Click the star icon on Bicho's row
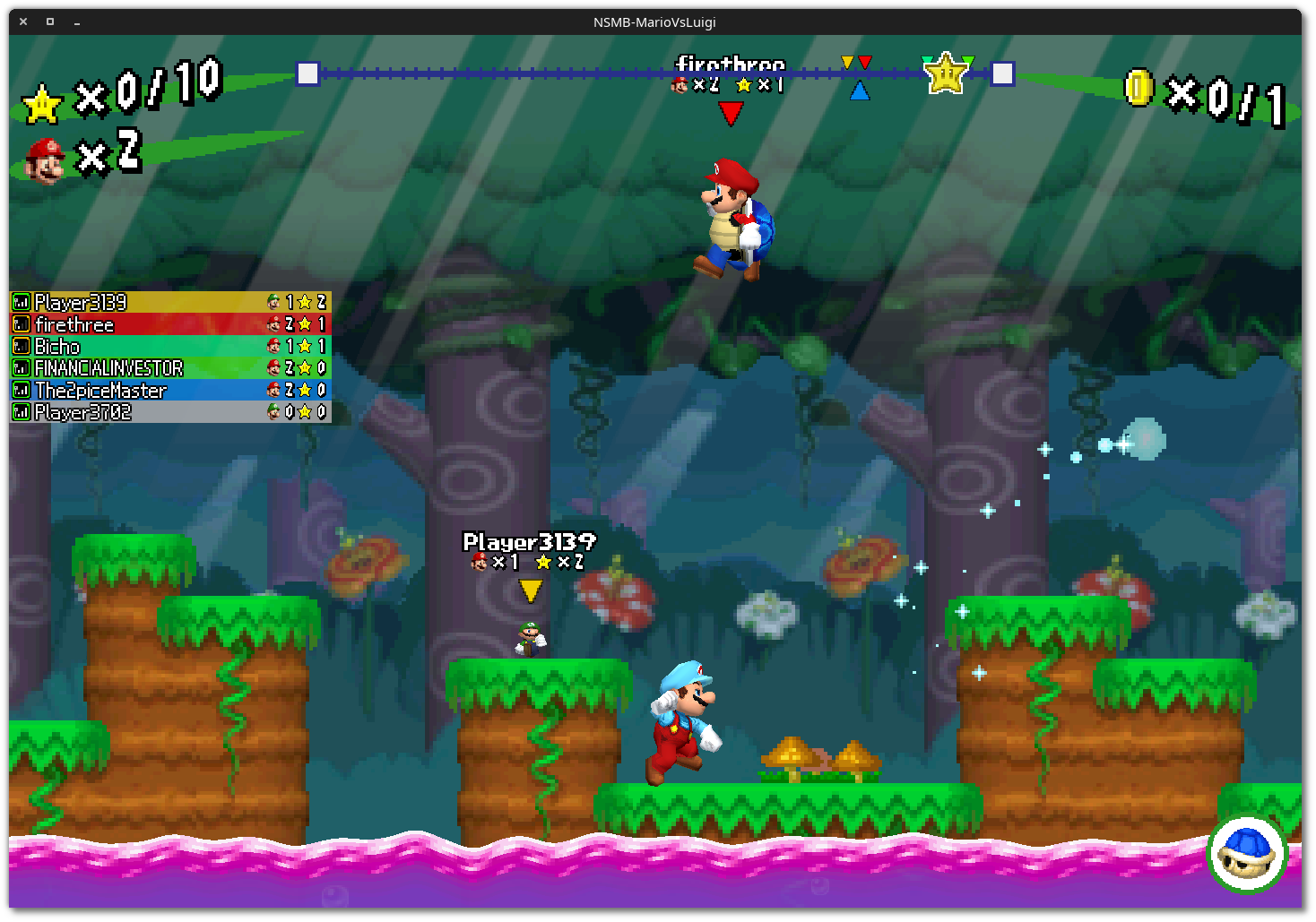 click(x=305, y=346)
